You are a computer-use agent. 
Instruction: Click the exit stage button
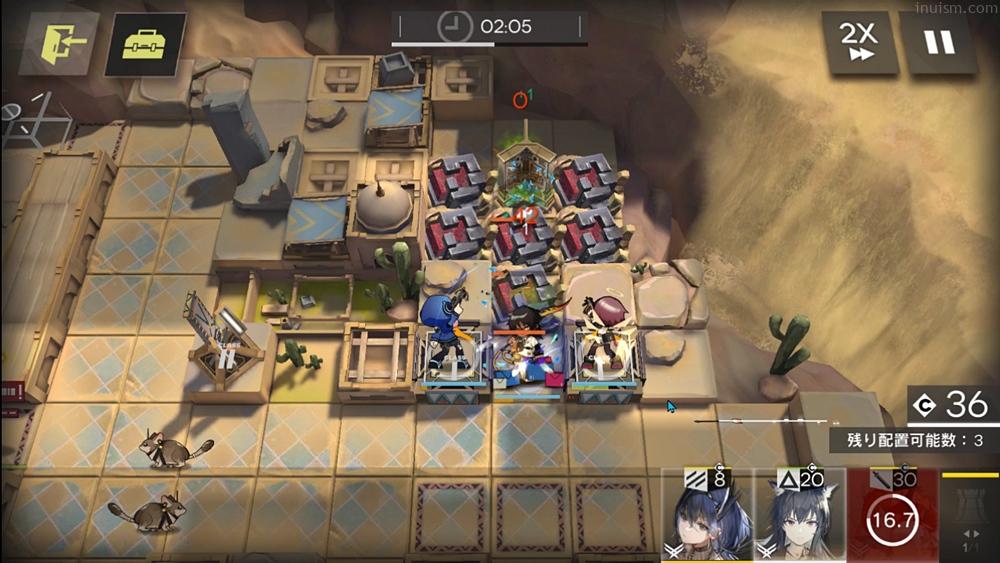(x=58, y=44)
